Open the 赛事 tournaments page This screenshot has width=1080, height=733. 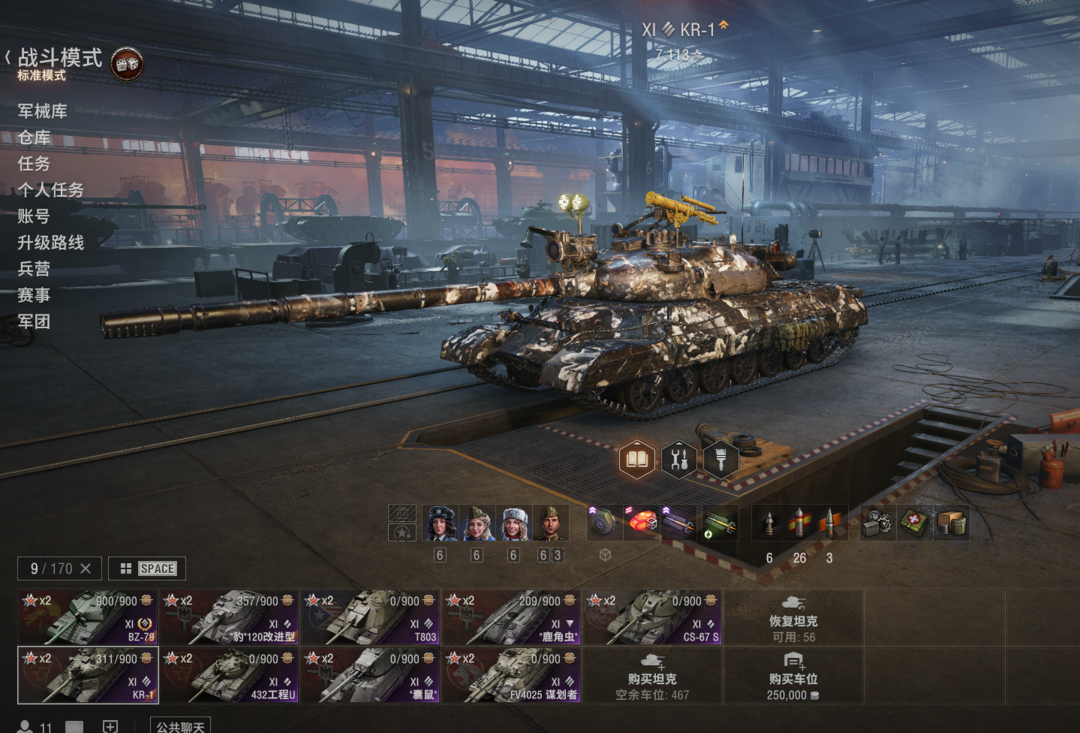point(34,295)
